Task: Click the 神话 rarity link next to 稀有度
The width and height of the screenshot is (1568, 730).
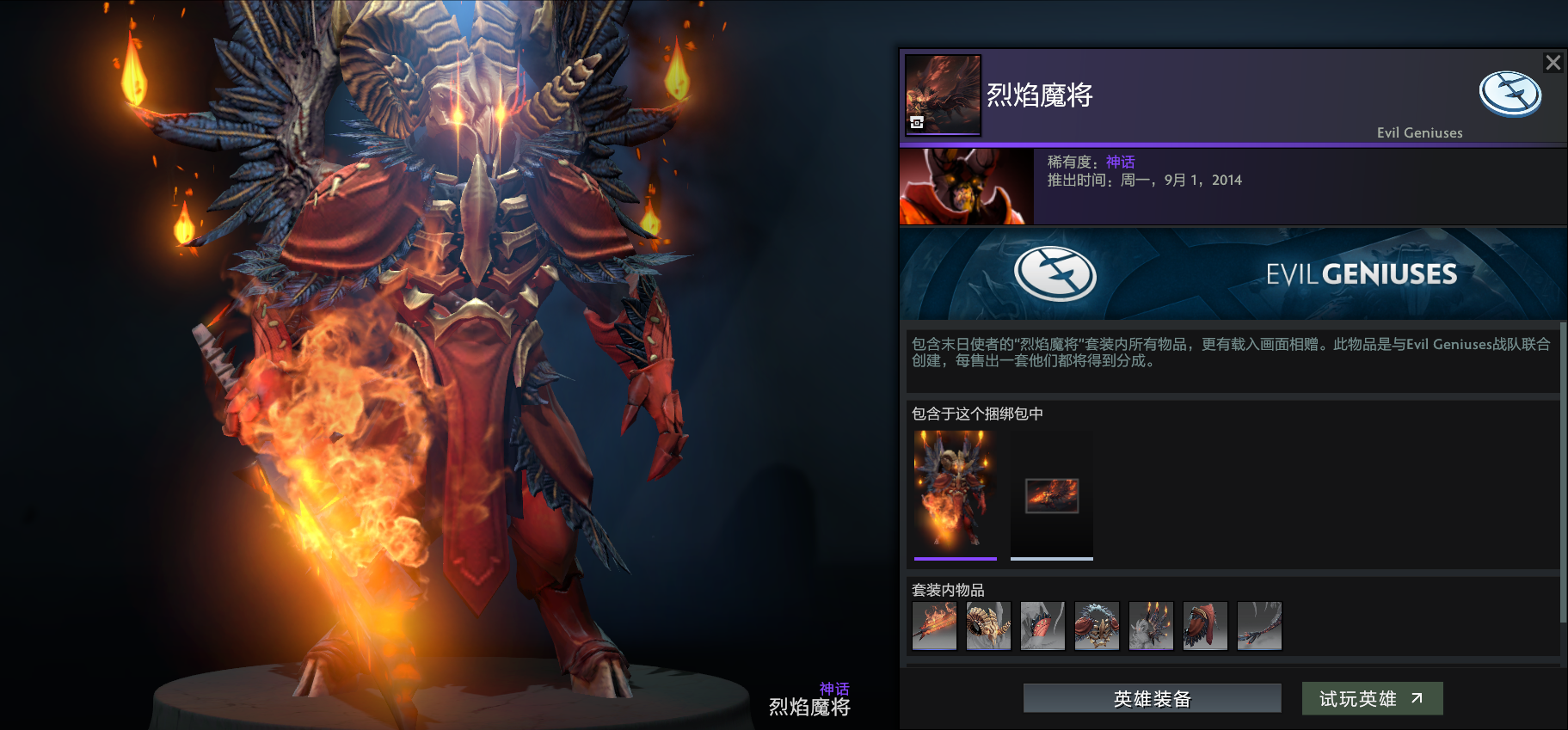Action: coord(1120,162)
